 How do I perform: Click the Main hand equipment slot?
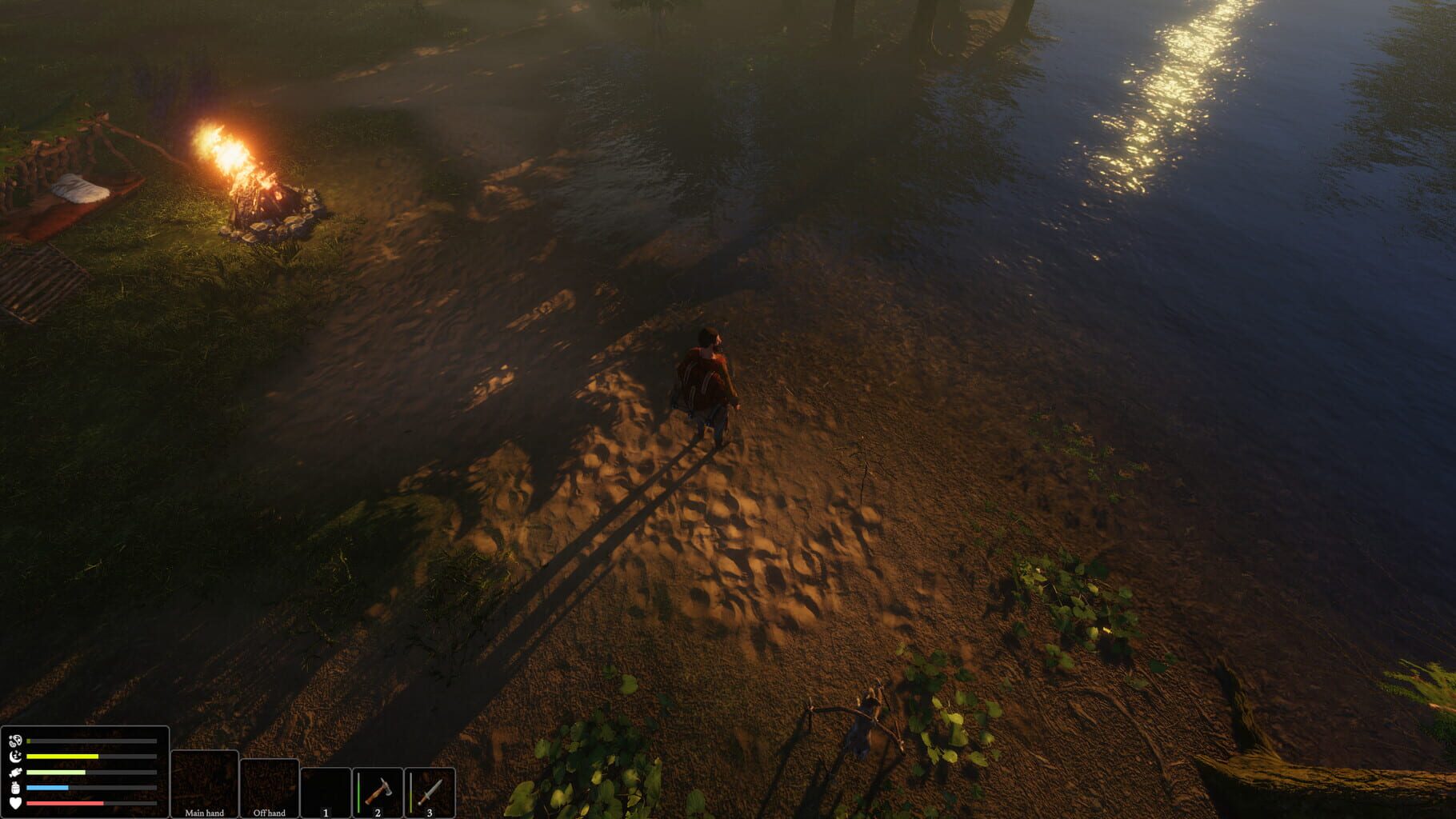[x=206, y=784]
